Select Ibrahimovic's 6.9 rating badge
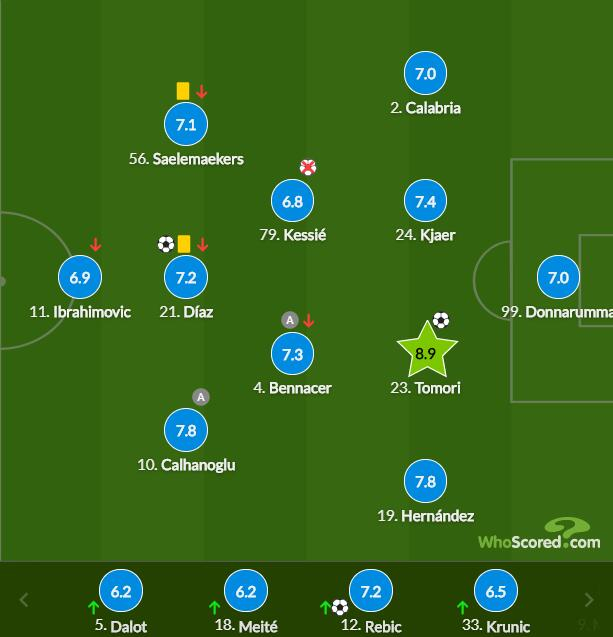 click(x=80, y=277)
